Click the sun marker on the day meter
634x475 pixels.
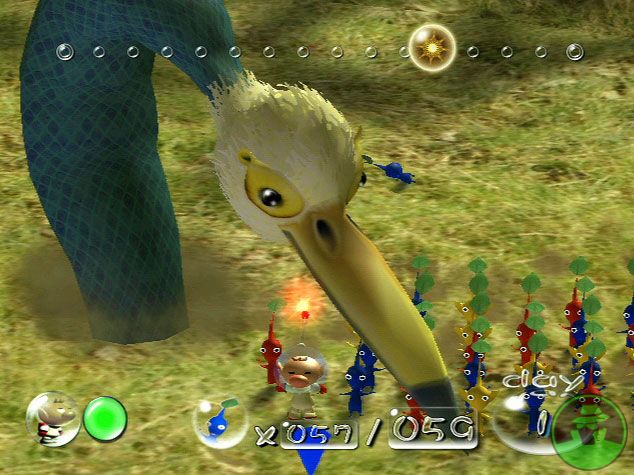coord(432,47)
